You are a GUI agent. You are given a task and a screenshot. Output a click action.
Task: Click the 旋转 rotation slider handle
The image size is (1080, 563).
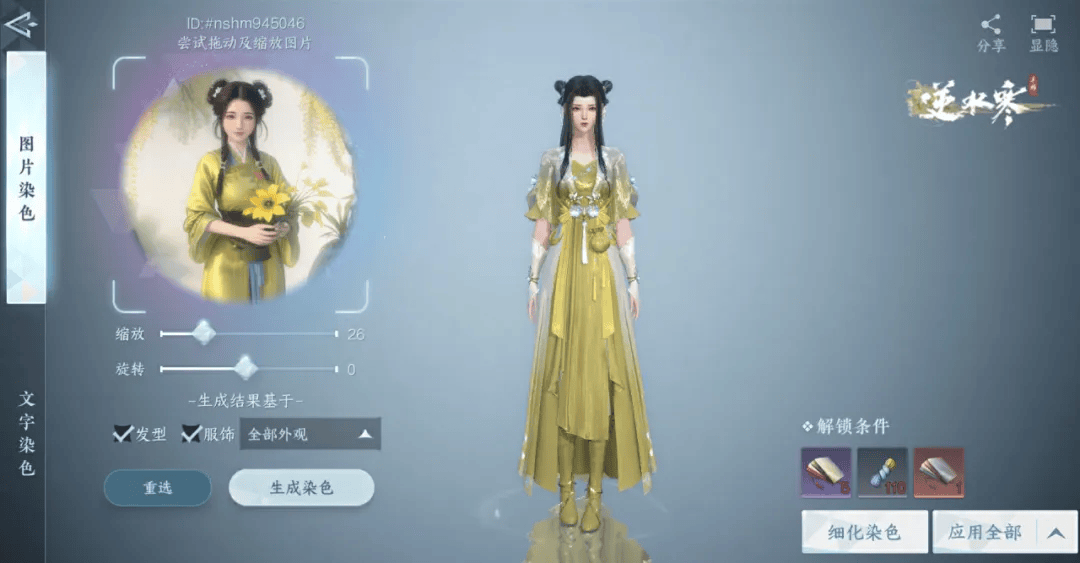click(245, 369)
